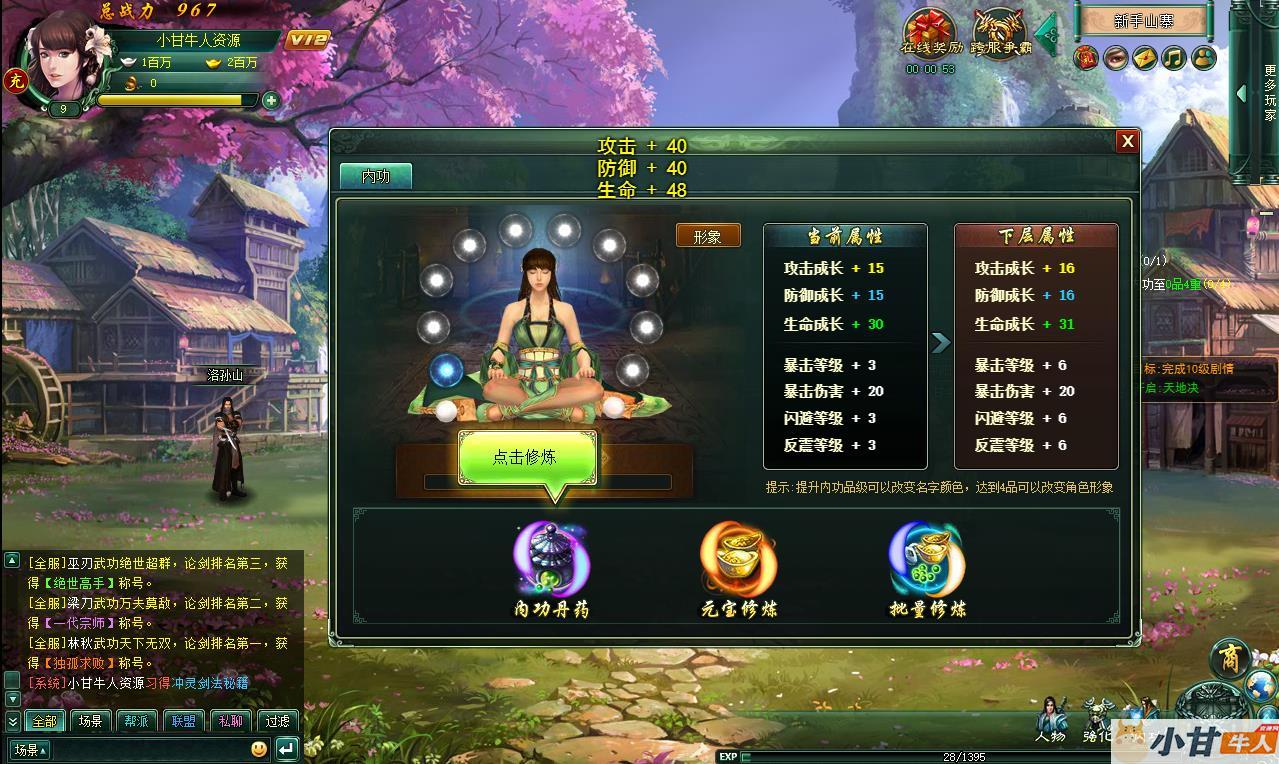Open the 商 shop round button
This screenshot has height=764, width=1279.
(1229, 659)
